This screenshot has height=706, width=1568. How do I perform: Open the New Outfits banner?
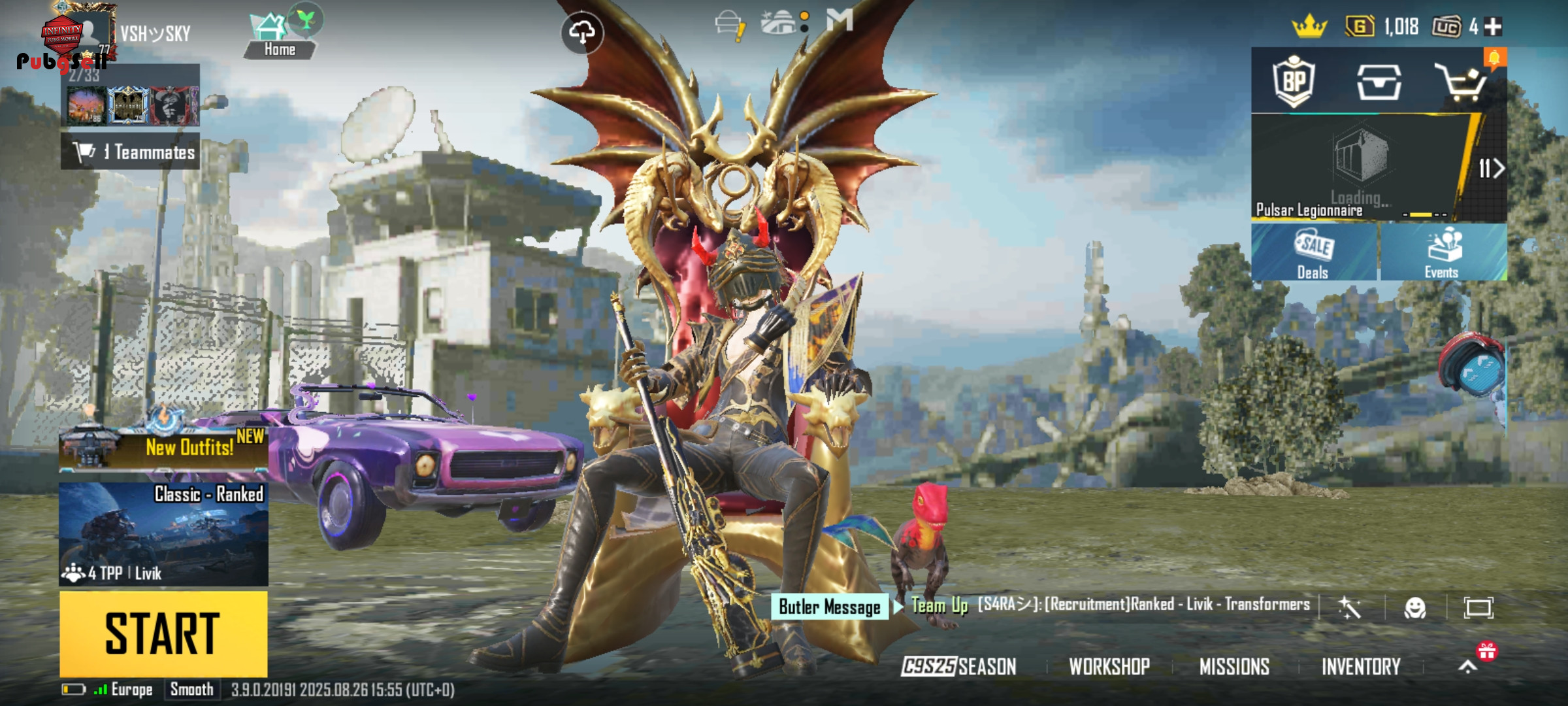163,446
